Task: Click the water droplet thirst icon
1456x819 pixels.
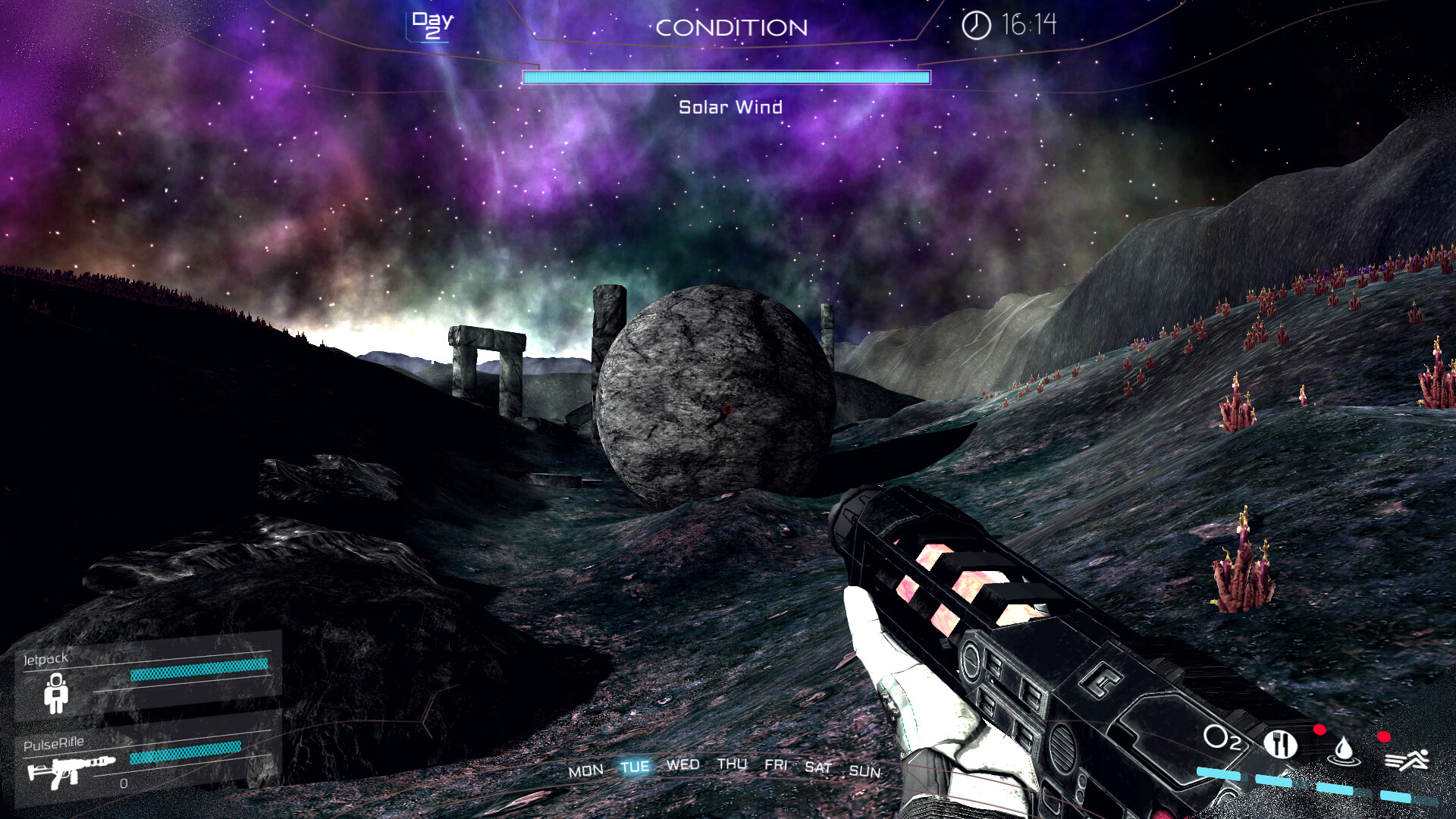Action: tap(1344, 750)
